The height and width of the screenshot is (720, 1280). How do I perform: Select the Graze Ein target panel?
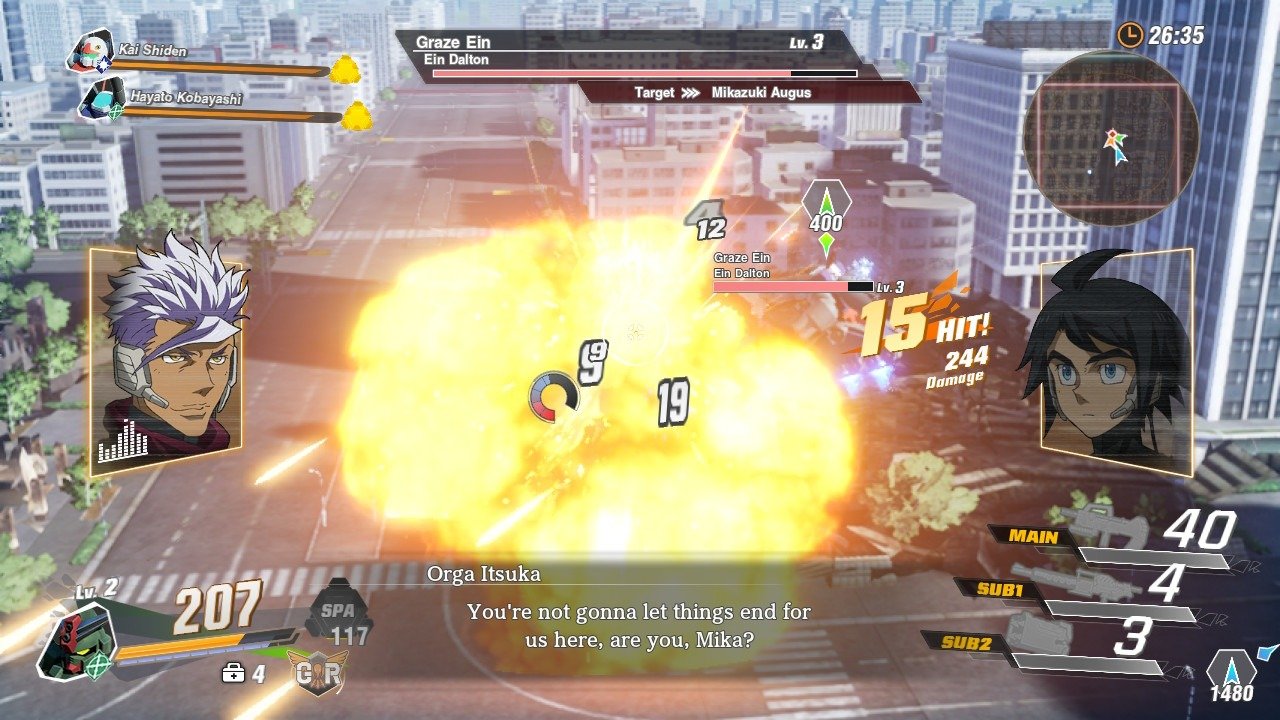(628, 56)
